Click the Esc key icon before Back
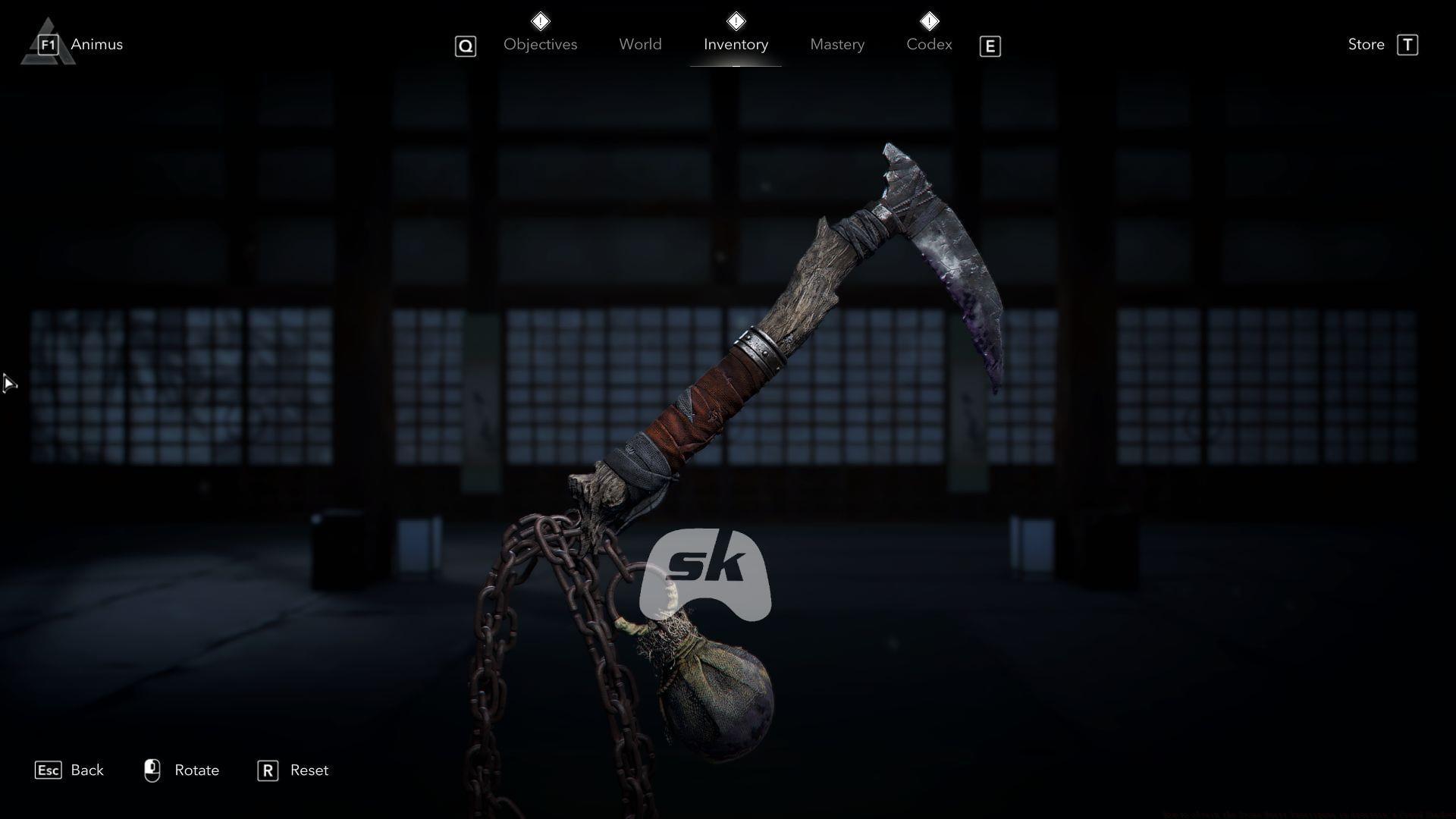This screenshot has width=1456, height=819. 49,770
